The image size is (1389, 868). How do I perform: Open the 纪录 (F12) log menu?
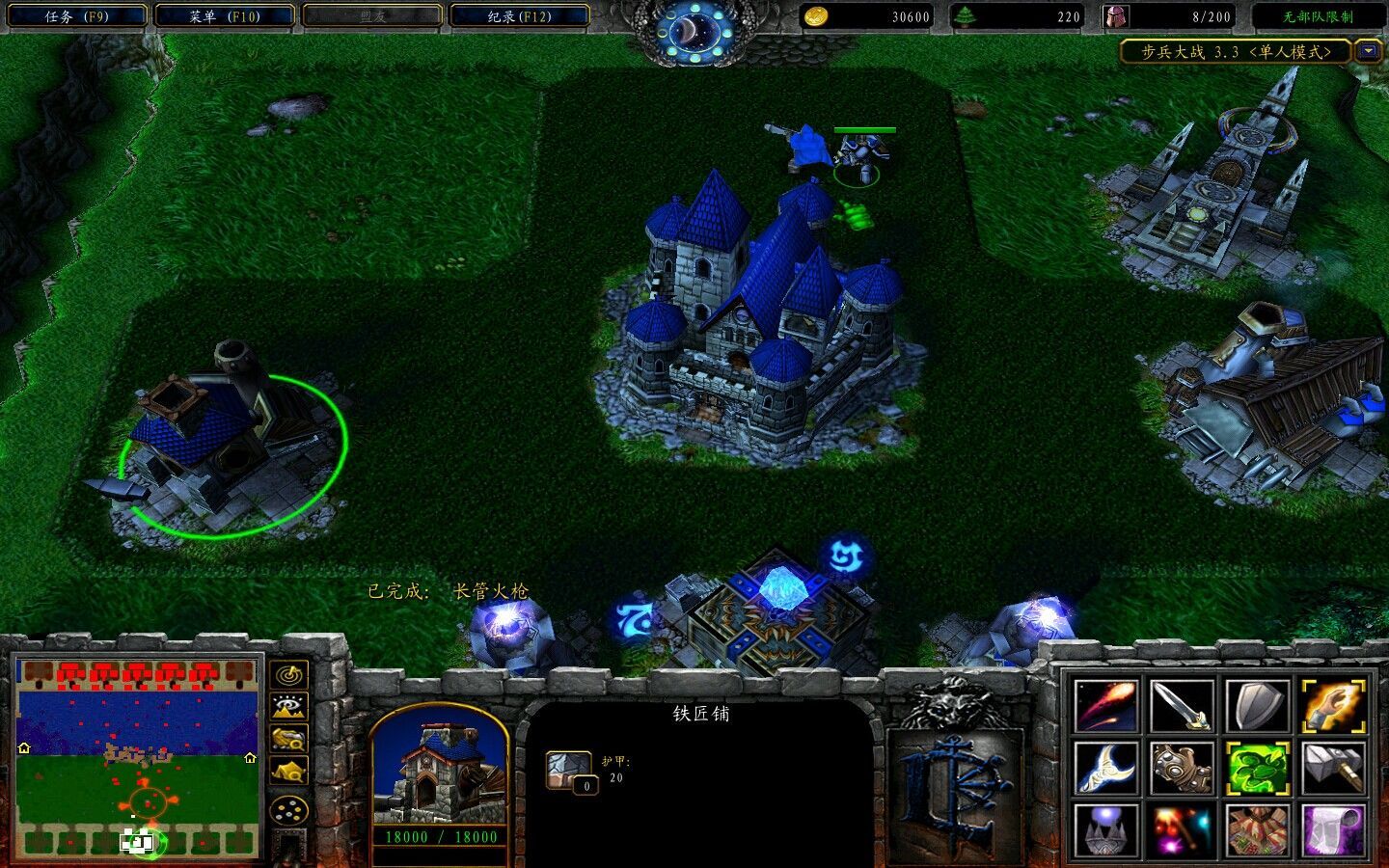pyautogui.click(x=520, y=16)
